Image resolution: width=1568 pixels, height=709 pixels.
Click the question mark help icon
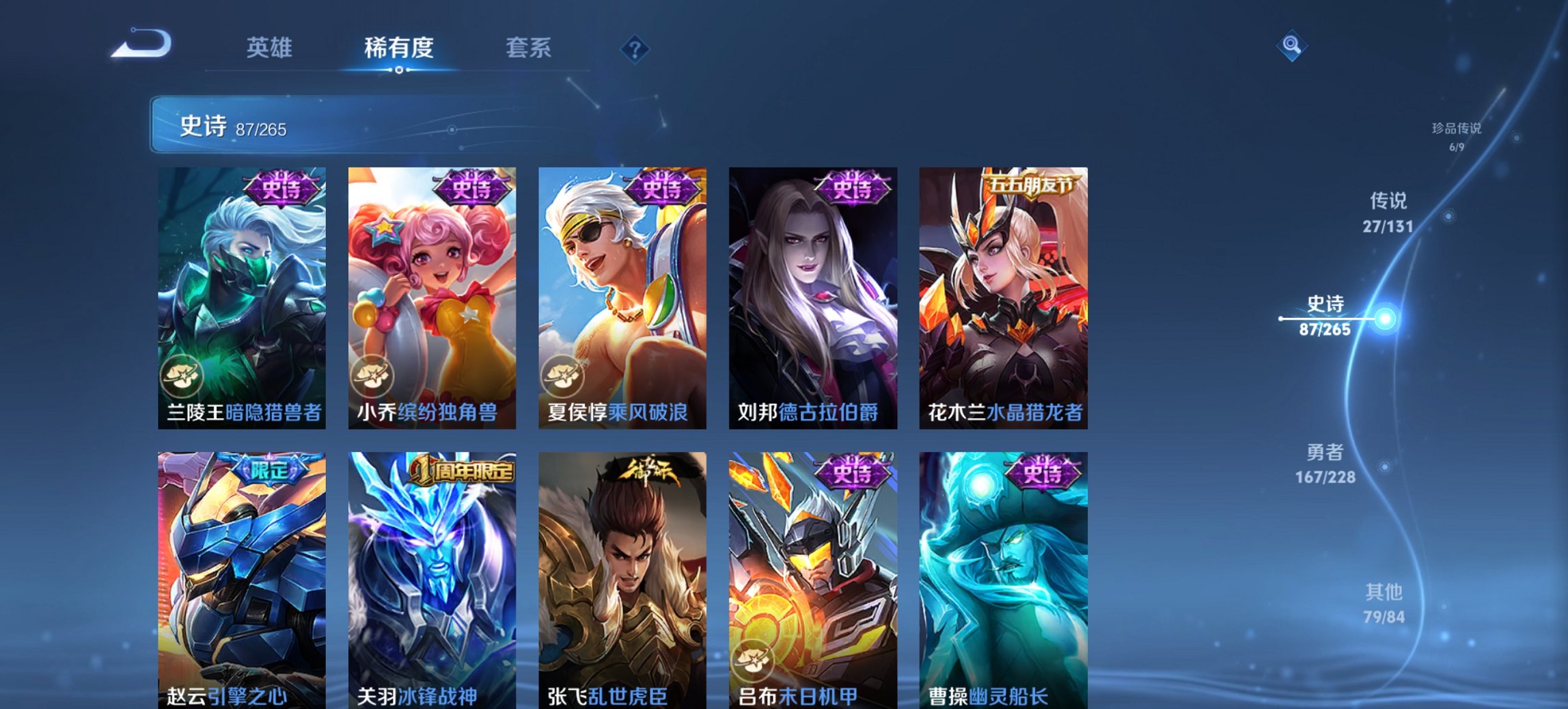635,48
